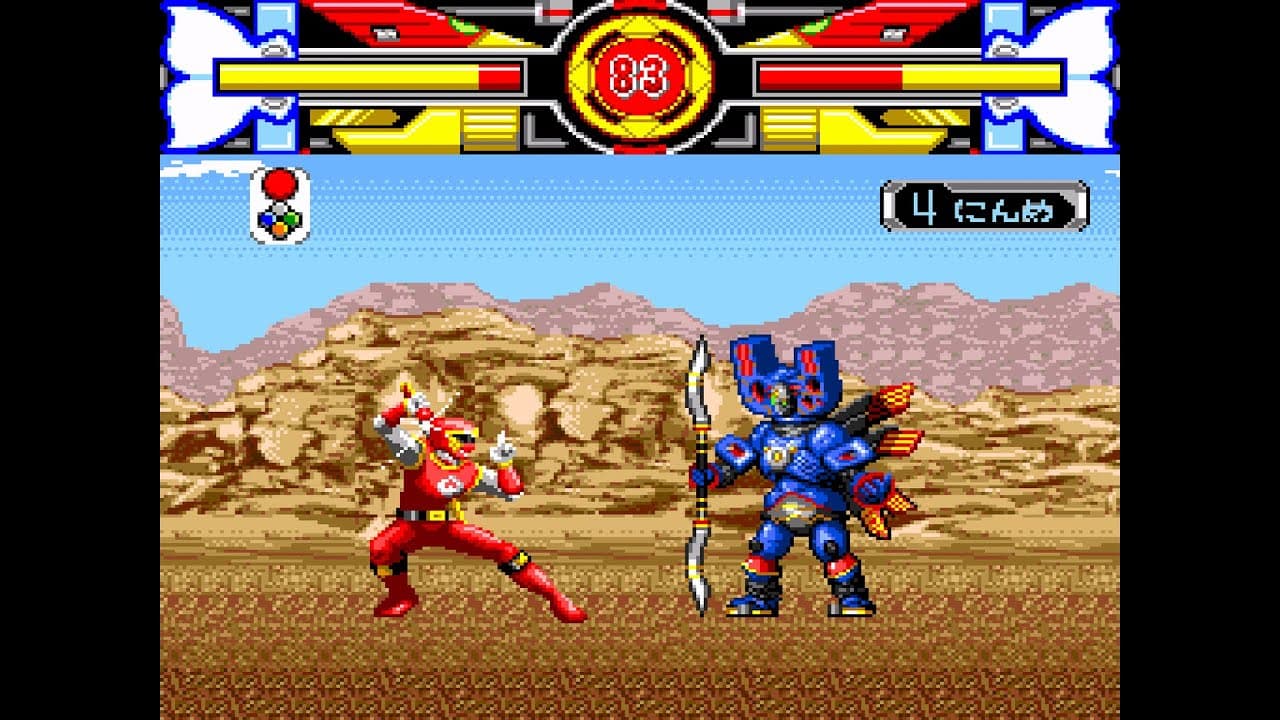Click the red button on the controller indicator
The width and height of the screenshot is (1280, 720).
279,185
